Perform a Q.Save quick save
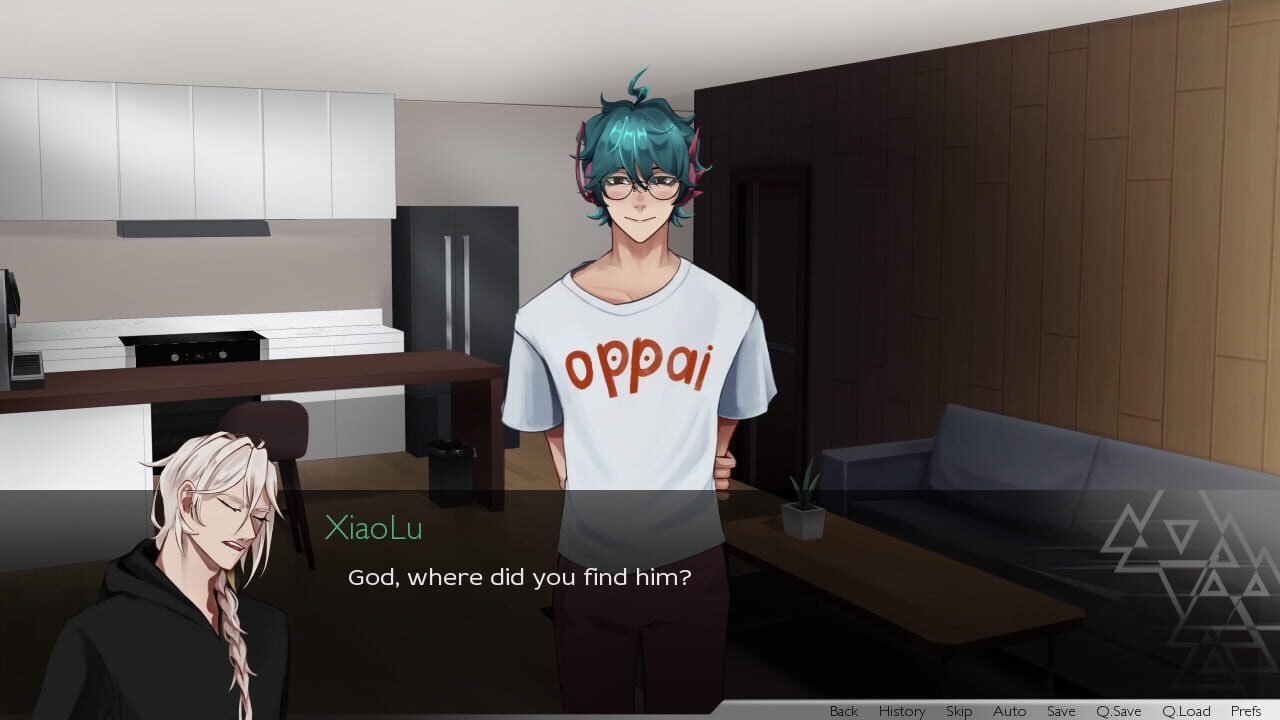This screenshot has height=720, width=1280. click(x=1117, y=711)
